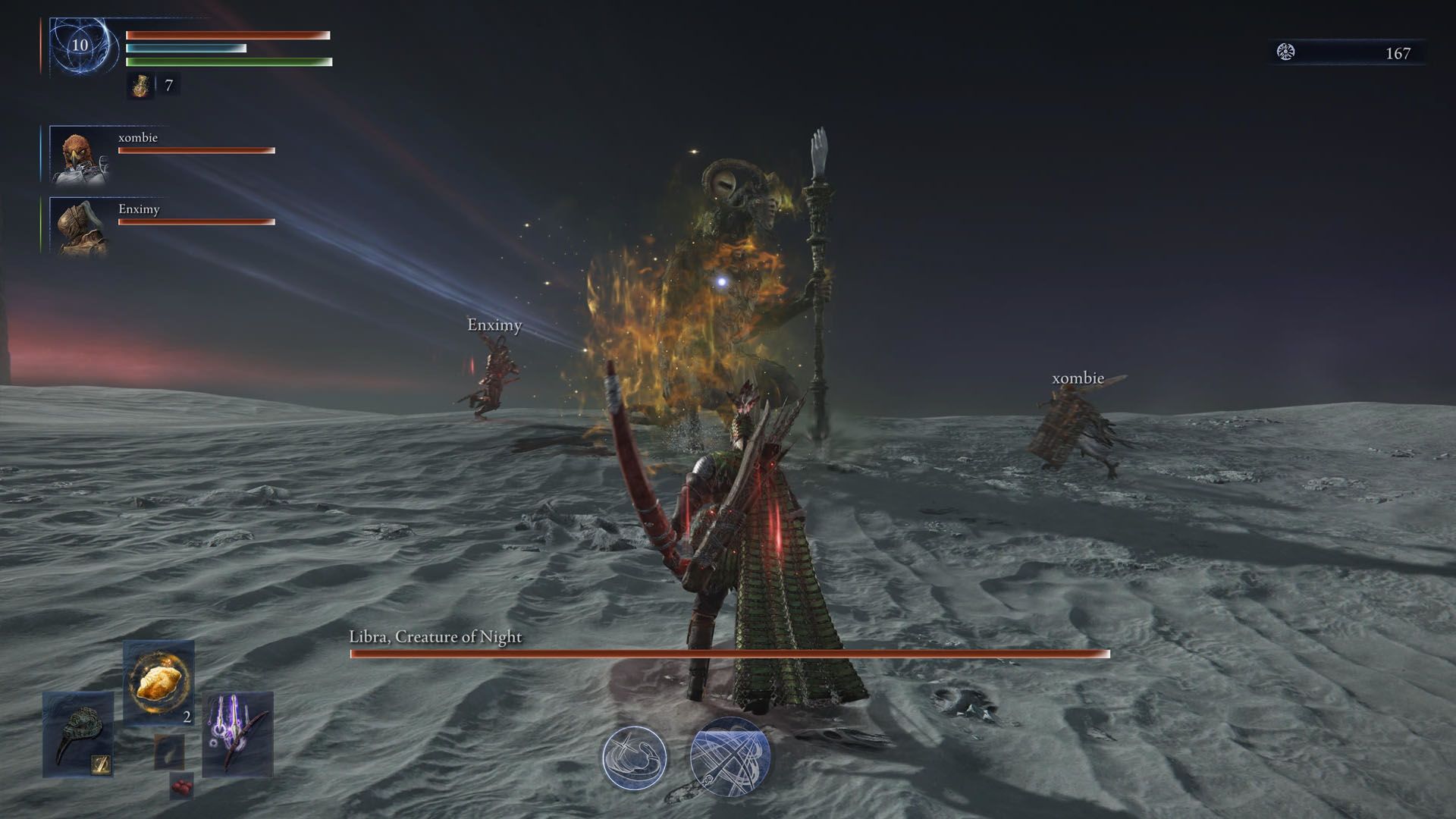Select the crimson flask icon showing 7 charges
Screen dimensions: 1456x819
(x=140, y=85)
